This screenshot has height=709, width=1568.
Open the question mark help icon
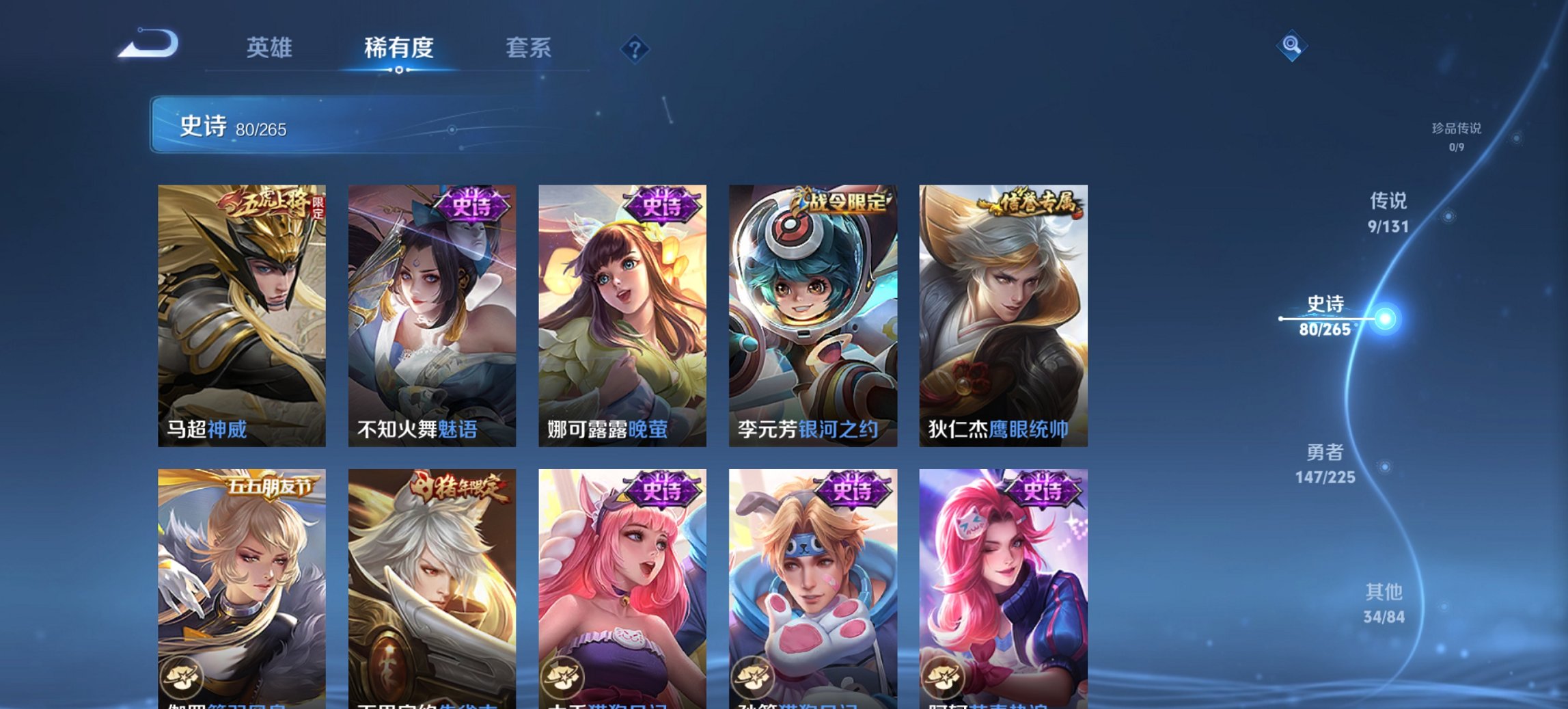point(634,47)
